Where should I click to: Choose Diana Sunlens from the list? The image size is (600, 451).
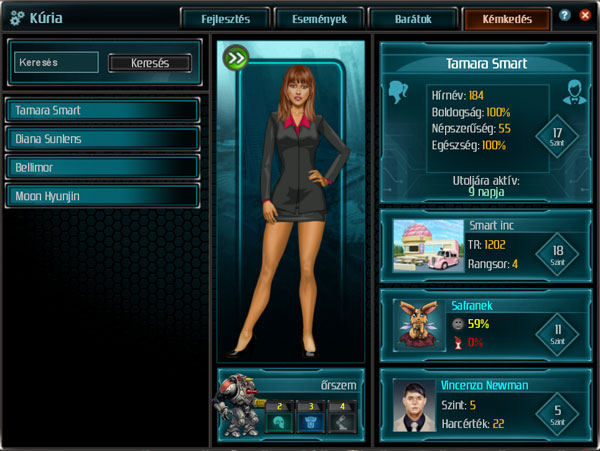tap(102, 139)
